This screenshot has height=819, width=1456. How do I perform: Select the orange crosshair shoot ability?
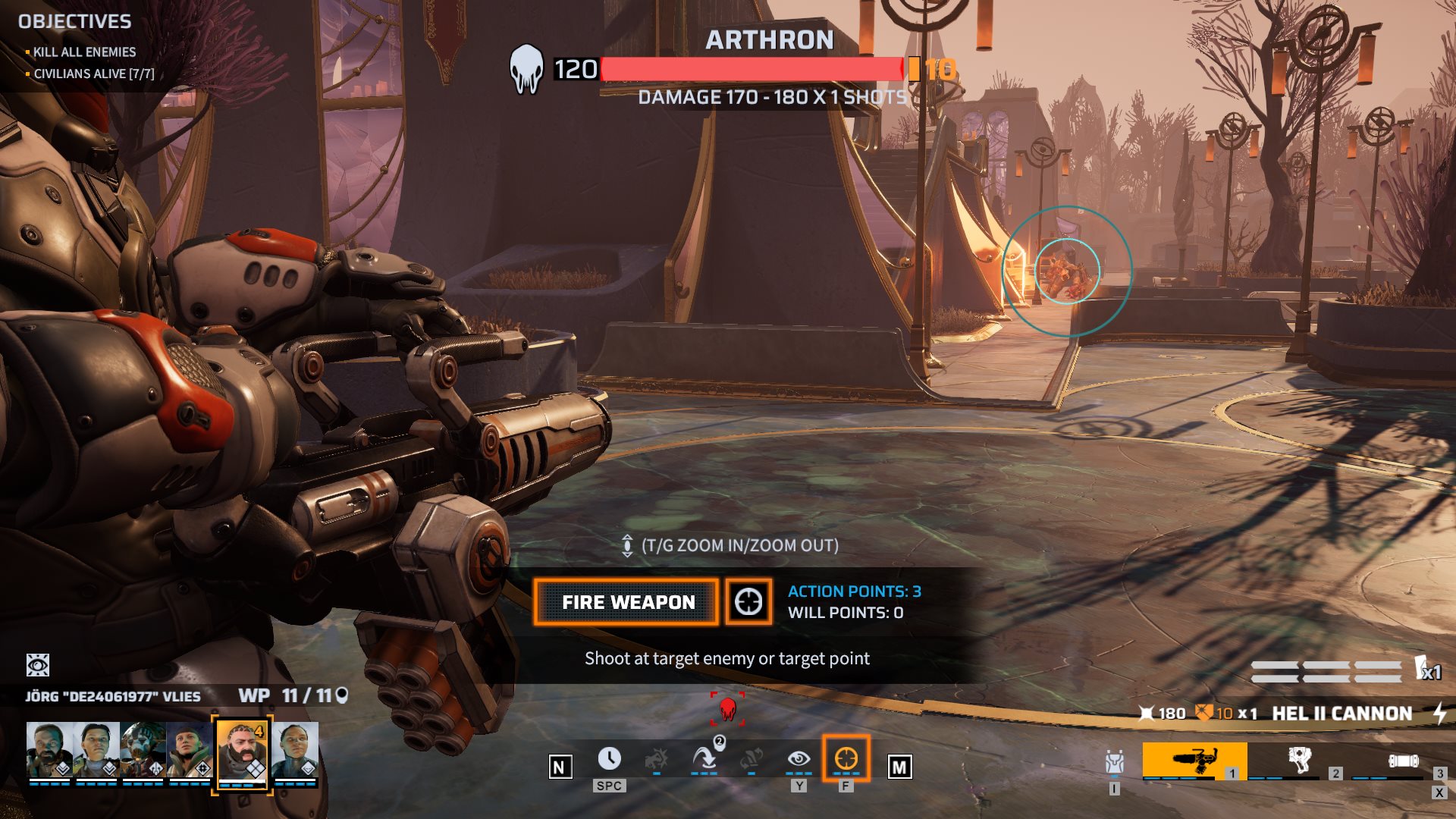click(846, 759)
